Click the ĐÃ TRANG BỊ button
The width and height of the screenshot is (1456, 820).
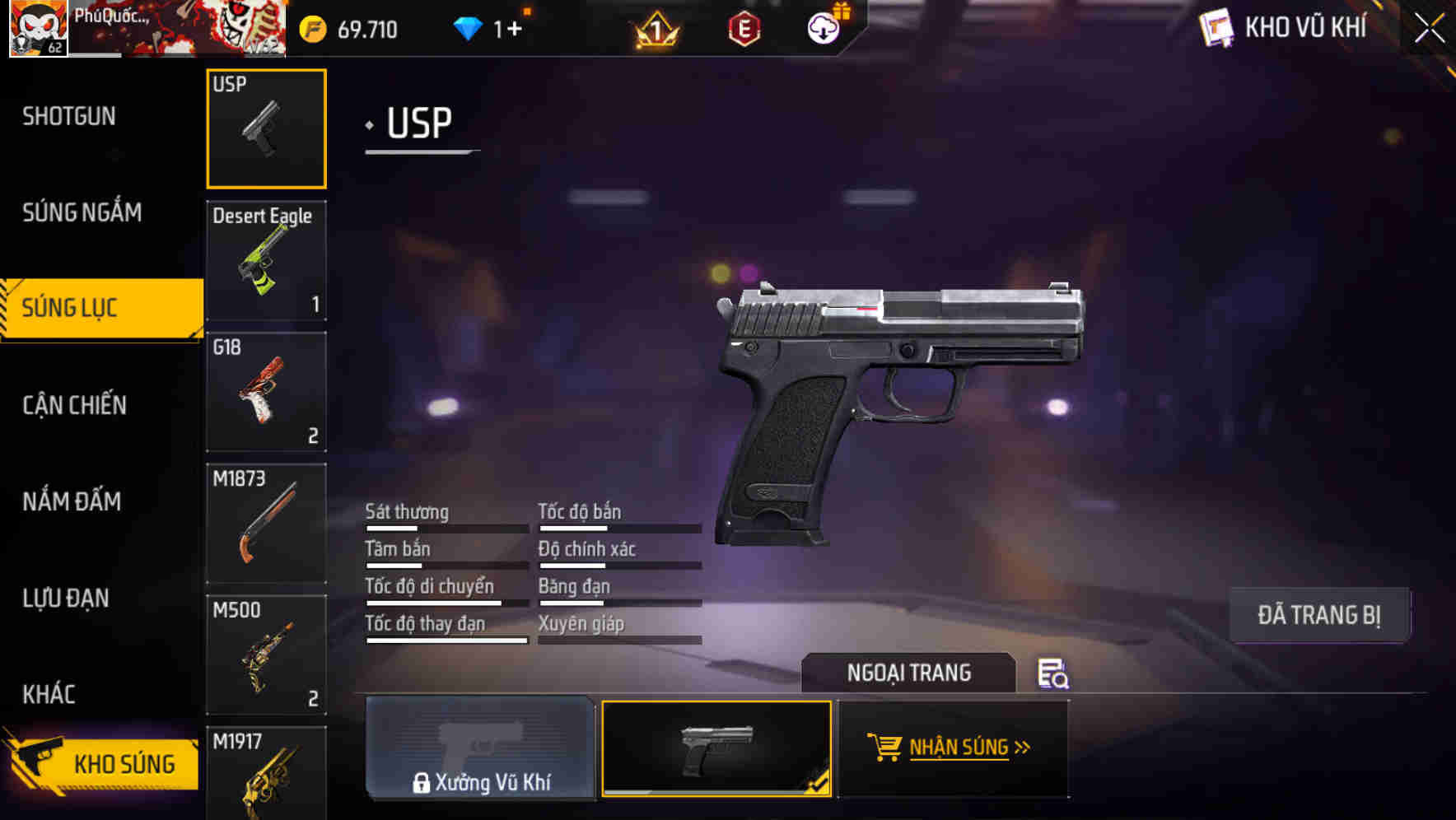1320,614
